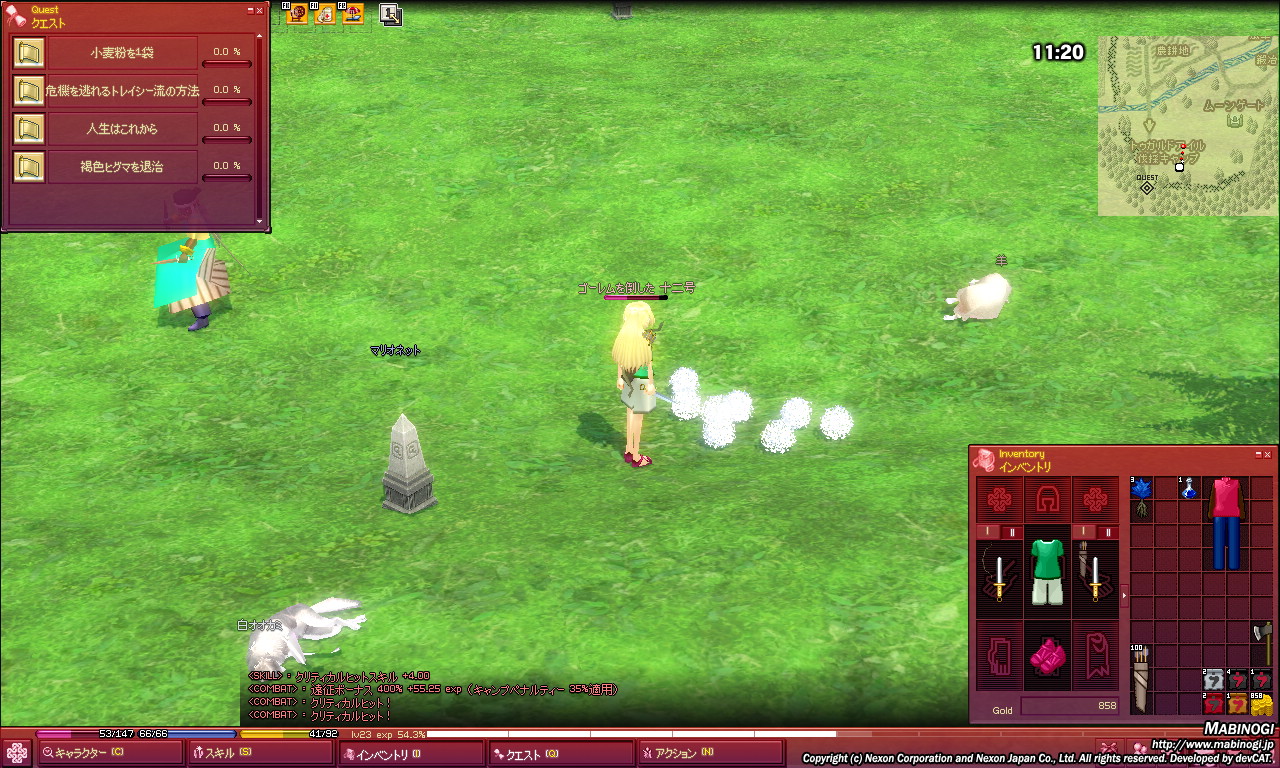Viewport: 1280px width, 768px height.
Task: Click the equipped green shirt armor slot
Action: (1046, 572)
